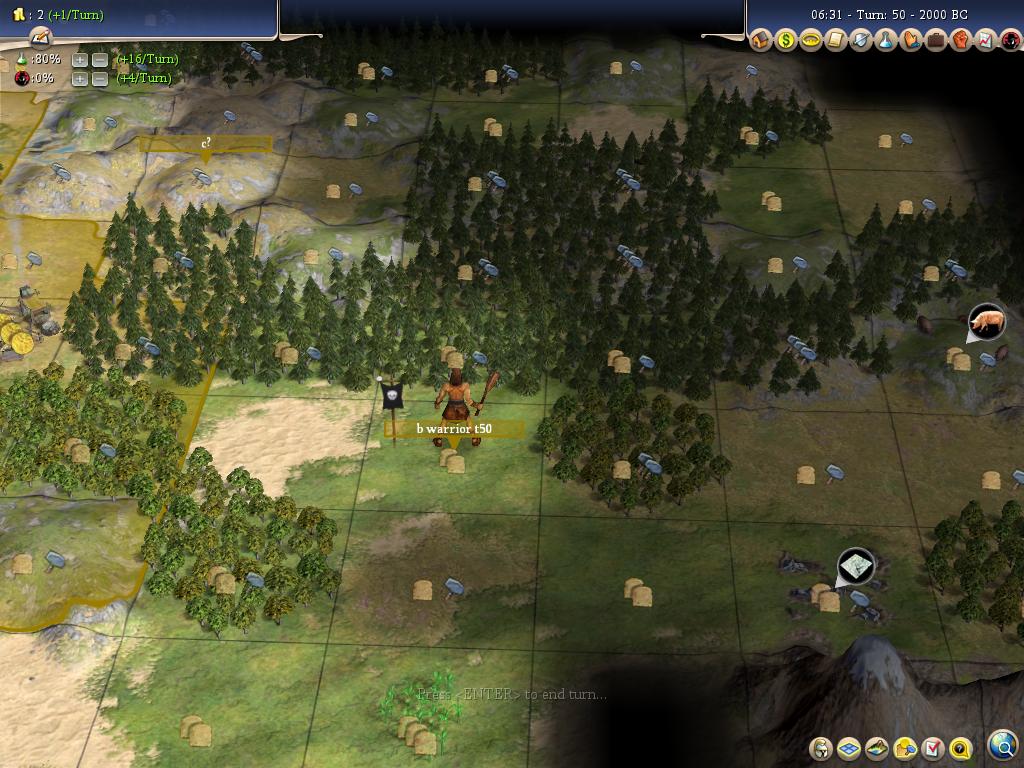The width and height of the screenshot is (1024, 768).
Task: Decrease the research rate with minus button
Action: (x=99, y=60)
